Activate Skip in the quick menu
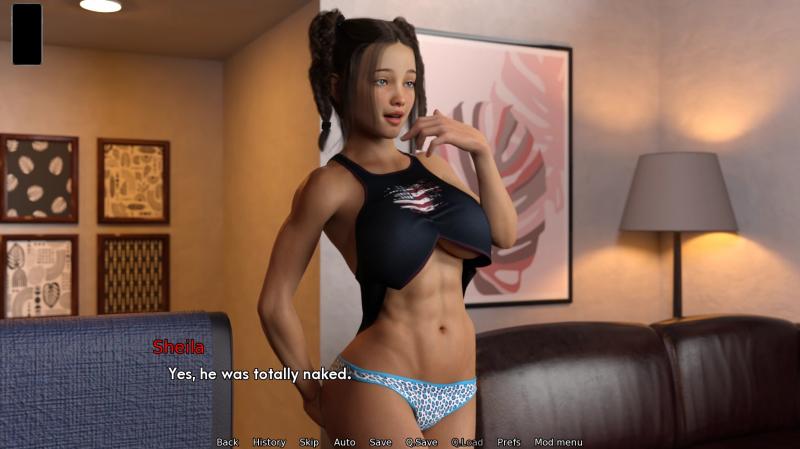 (x=309, y=442)
